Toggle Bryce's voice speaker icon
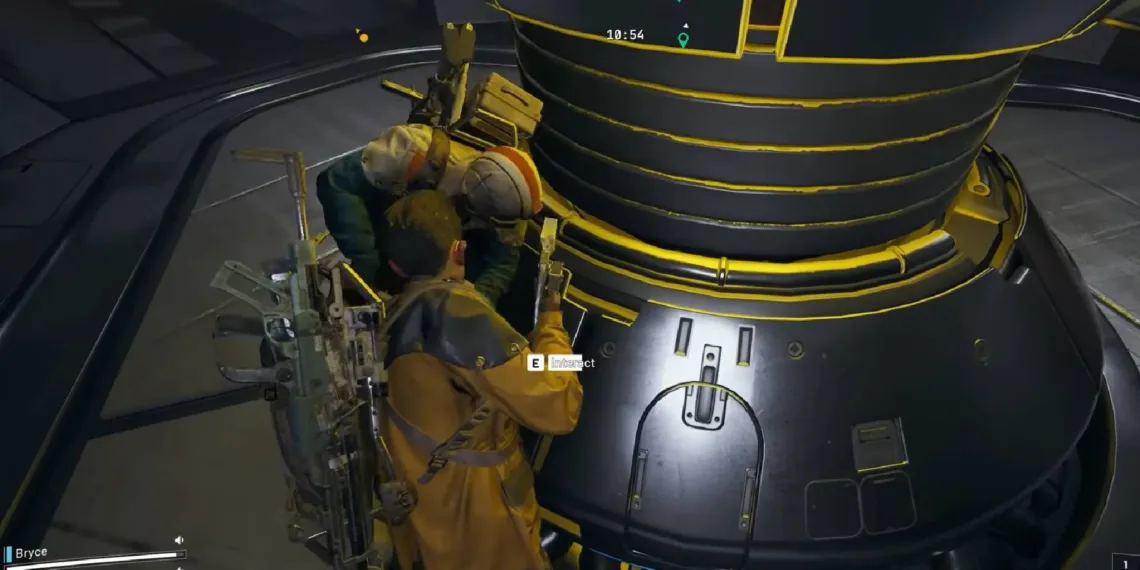Viewport: 1140px width, 570px height. (179, 540)
